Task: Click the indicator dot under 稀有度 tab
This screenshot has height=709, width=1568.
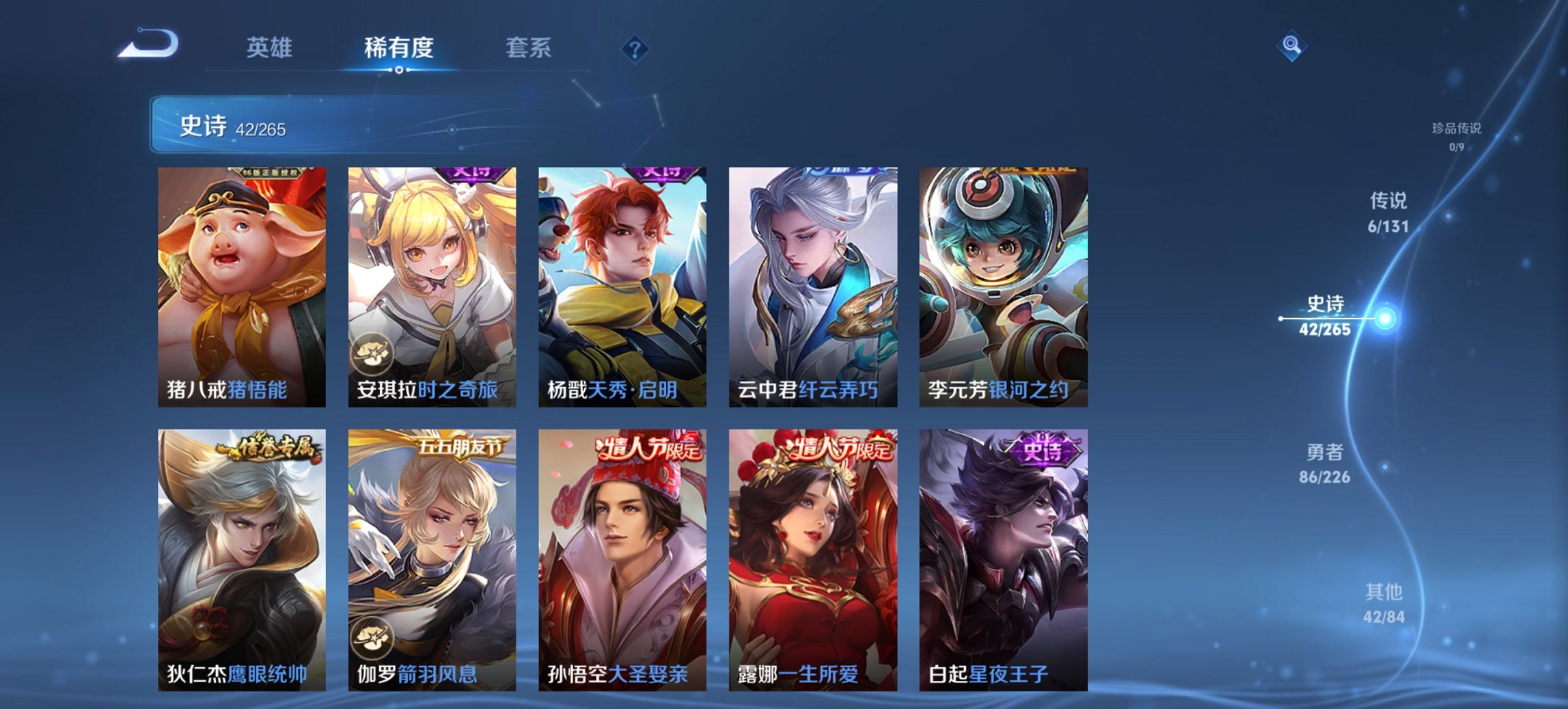Action: coord(398,70)
